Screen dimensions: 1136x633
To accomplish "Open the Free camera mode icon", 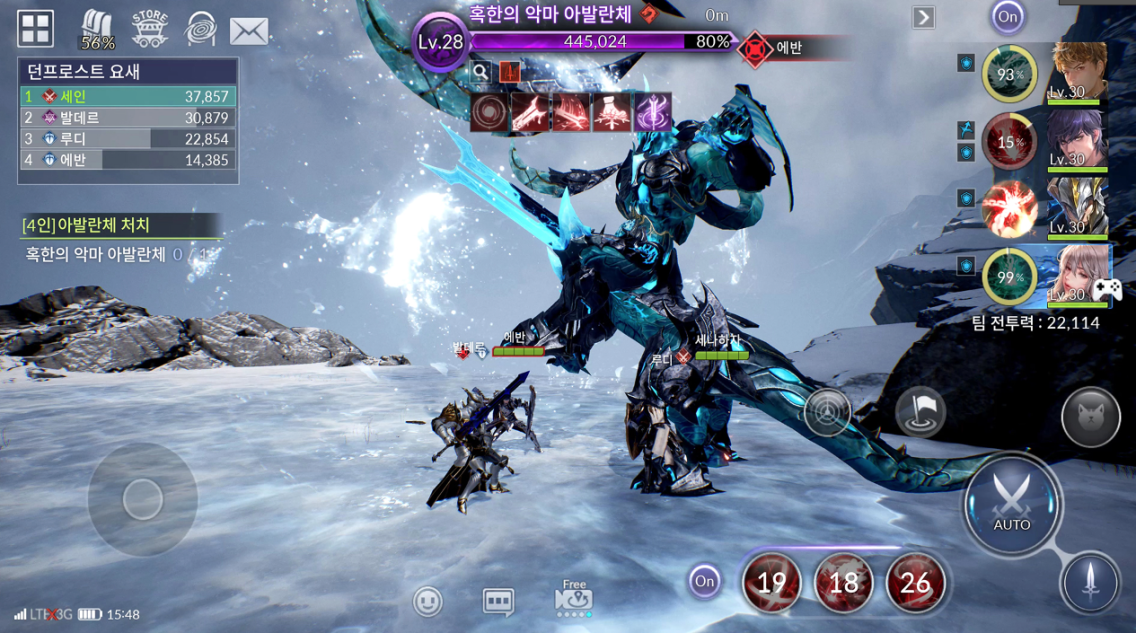I will (x=573, y=598).
